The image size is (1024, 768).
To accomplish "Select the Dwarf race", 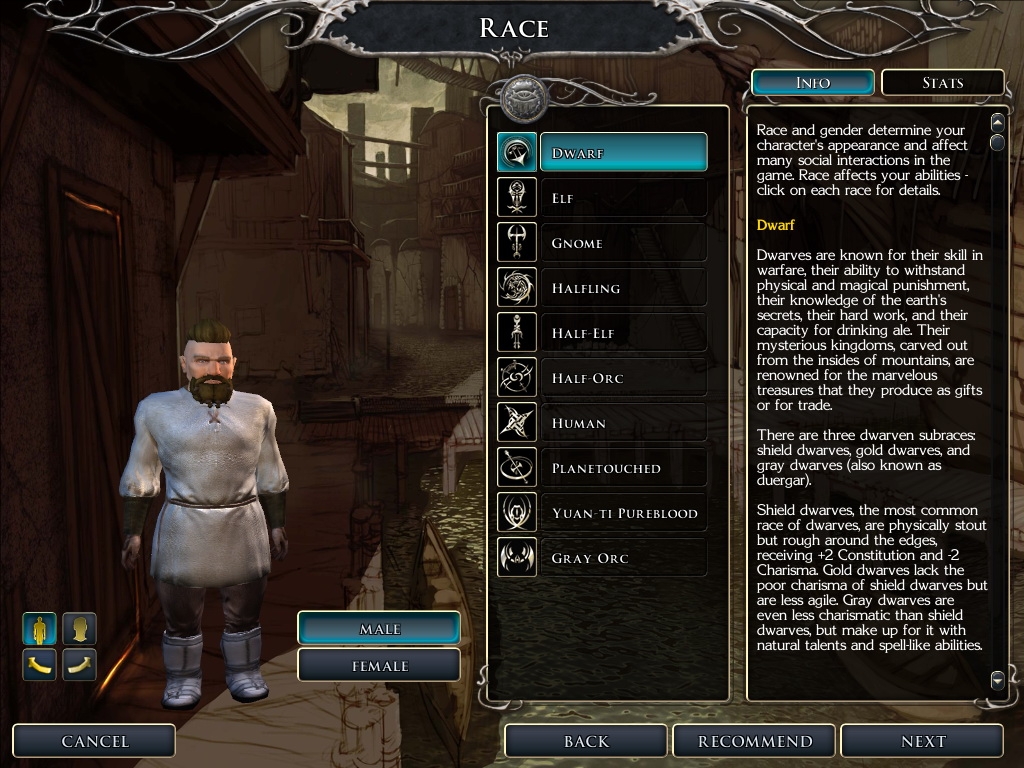I will click(x=622, y=153).
